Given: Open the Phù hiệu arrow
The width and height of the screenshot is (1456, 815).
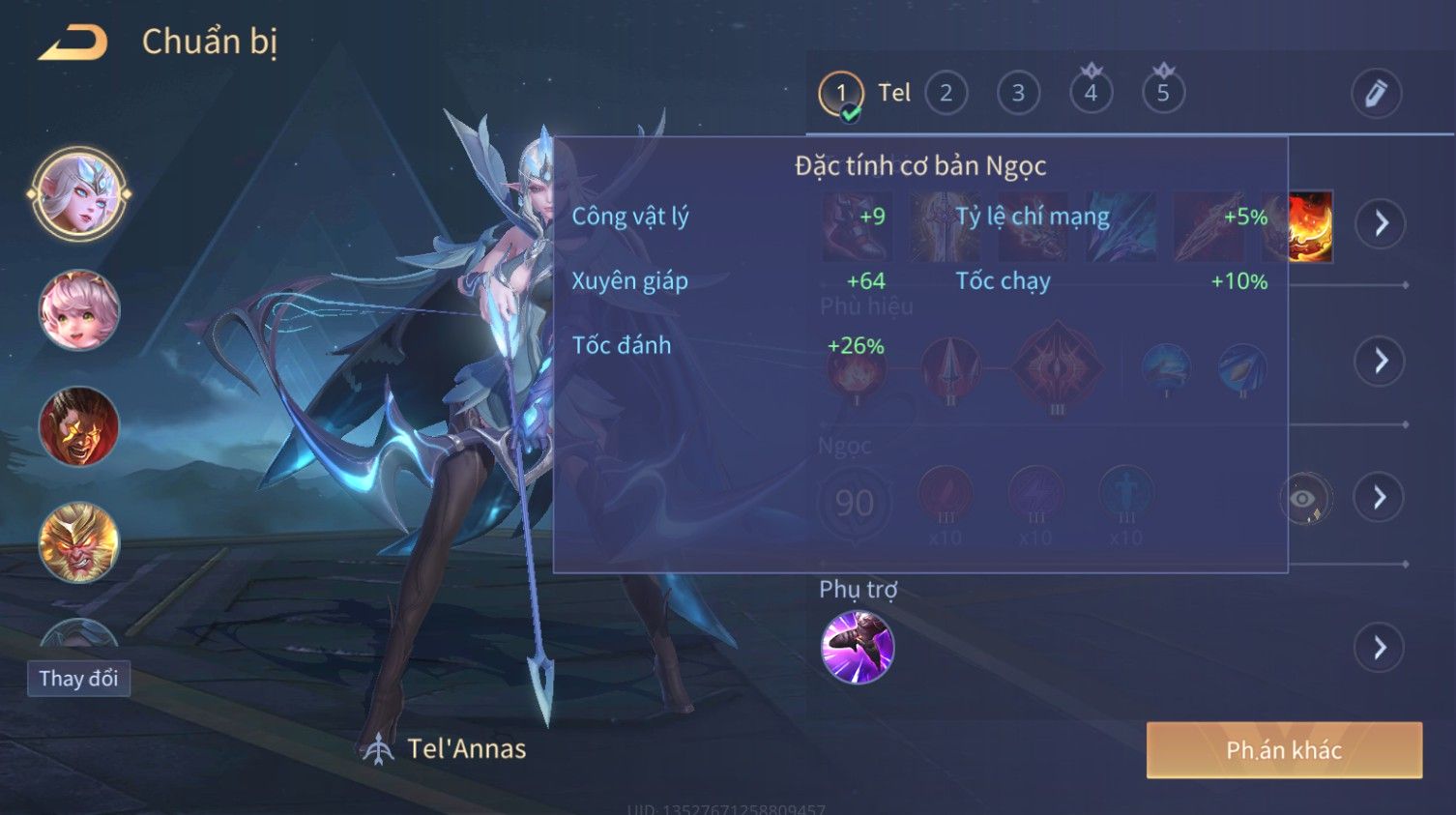Looking at the screenshot, I should pyautogui.click(x=1380, y=362).
